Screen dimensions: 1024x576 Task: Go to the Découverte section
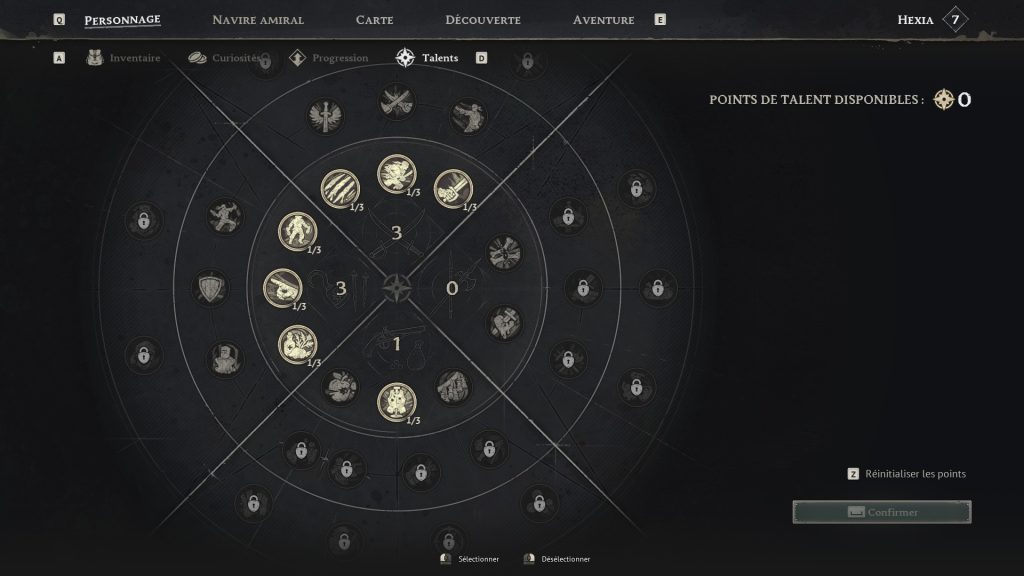[x=483, y=20]
